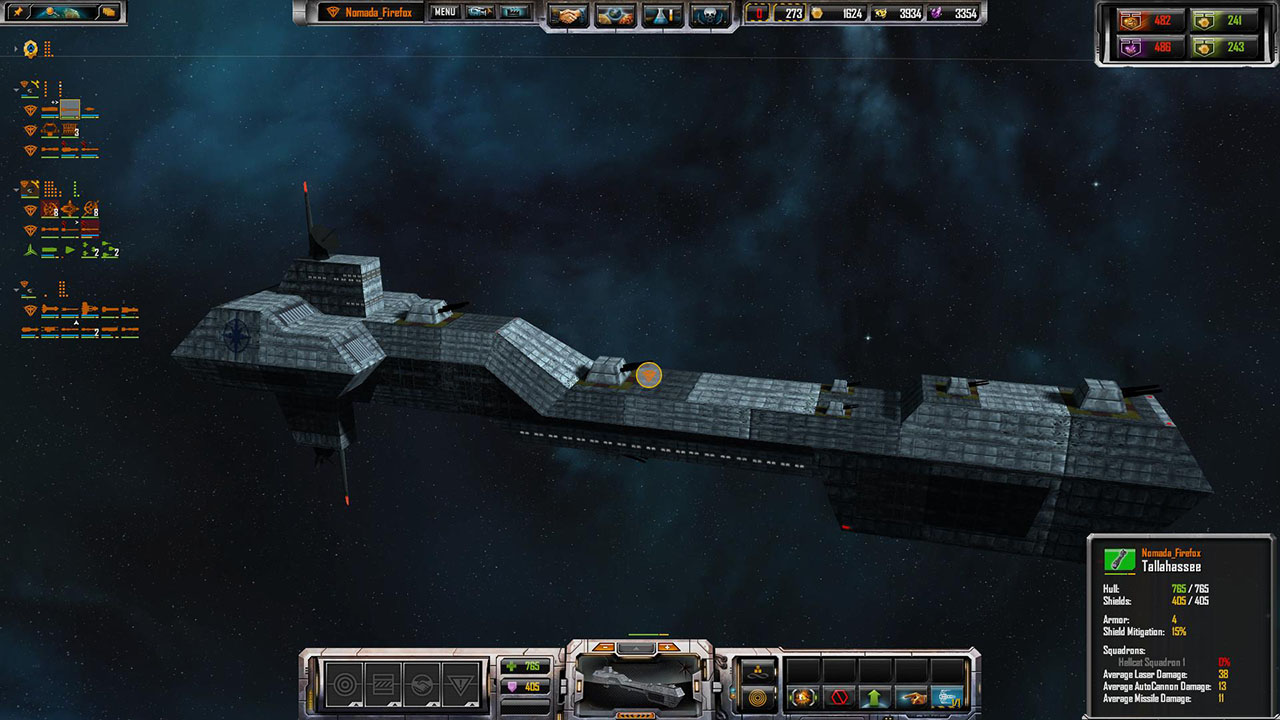
Task: Click the pin icon on empire tree bar
Action: [x=18, y=12]
